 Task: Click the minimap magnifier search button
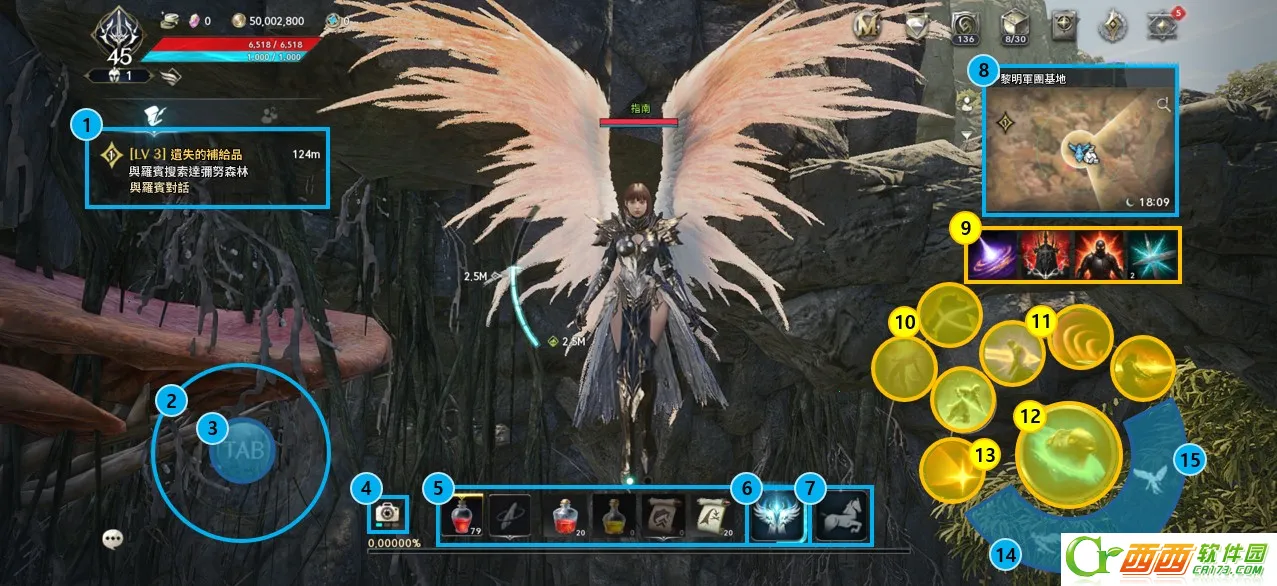click(x=1164, y=104)
